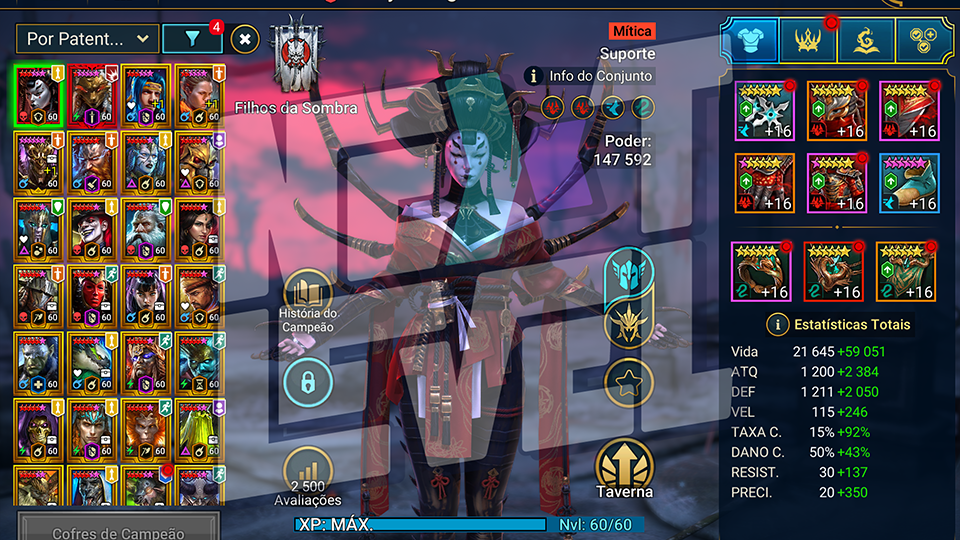Select the shuriken weapon gear slot

click(x=765, y=110)
